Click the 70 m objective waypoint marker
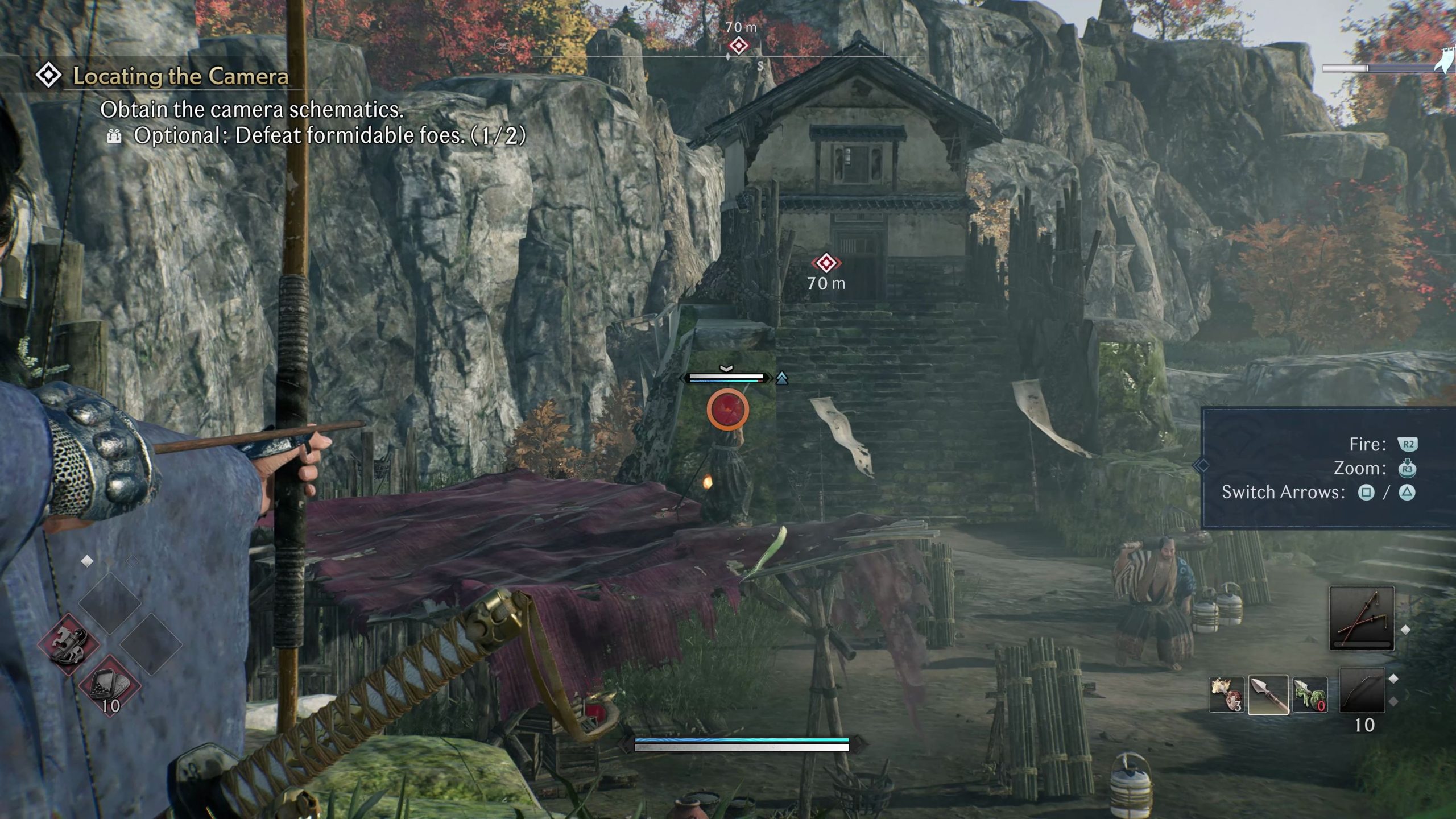 click(826, 263)
